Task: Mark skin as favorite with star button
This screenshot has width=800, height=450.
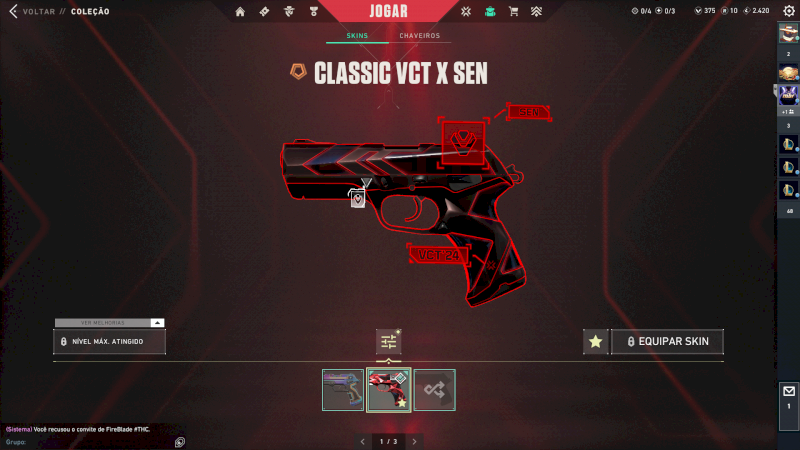Action: [x=595, y=342]
